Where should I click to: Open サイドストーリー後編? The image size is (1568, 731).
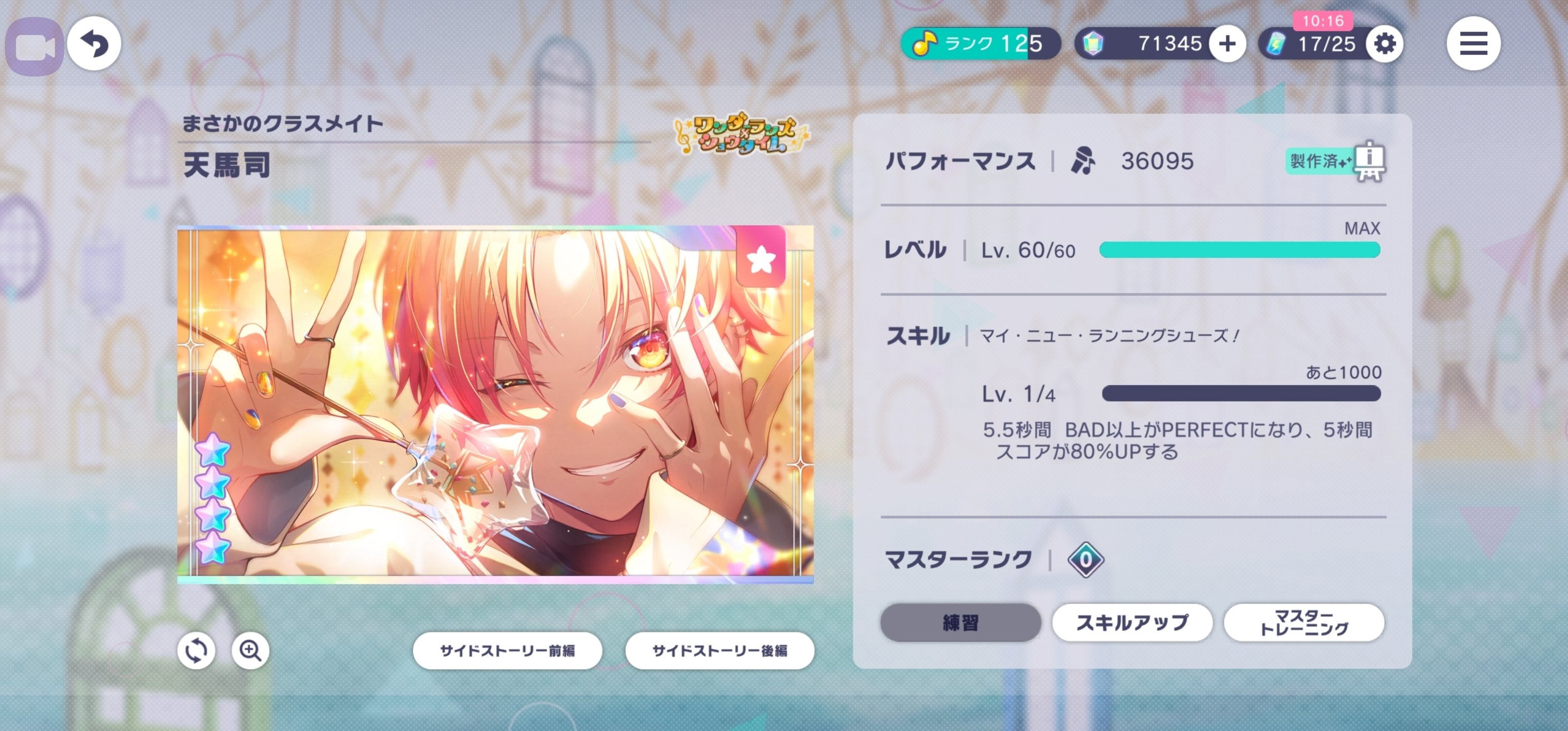pyautogui.click(x=720, y=651)
